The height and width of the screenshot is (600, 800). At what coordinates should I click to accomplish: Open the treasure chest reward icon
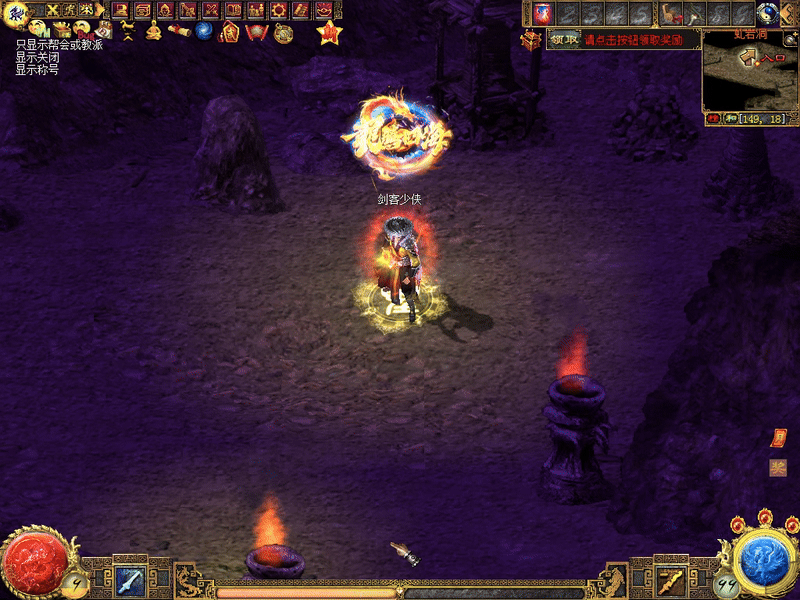[x=531, y=39]
